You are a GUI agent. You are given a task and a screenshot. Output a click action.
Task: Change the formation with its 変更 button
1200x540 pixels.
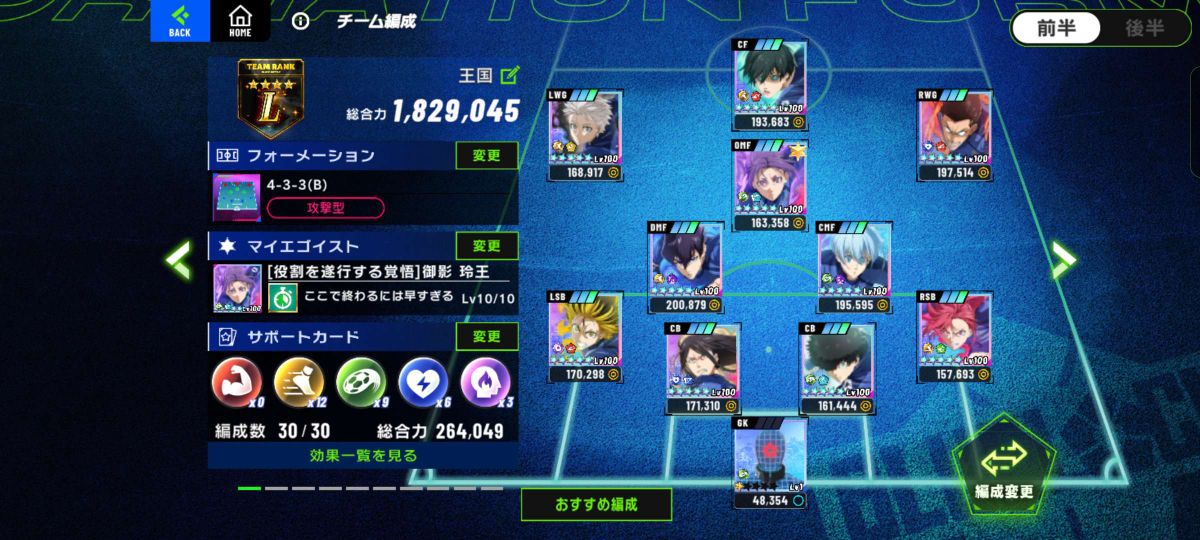(x=487, y=156)
